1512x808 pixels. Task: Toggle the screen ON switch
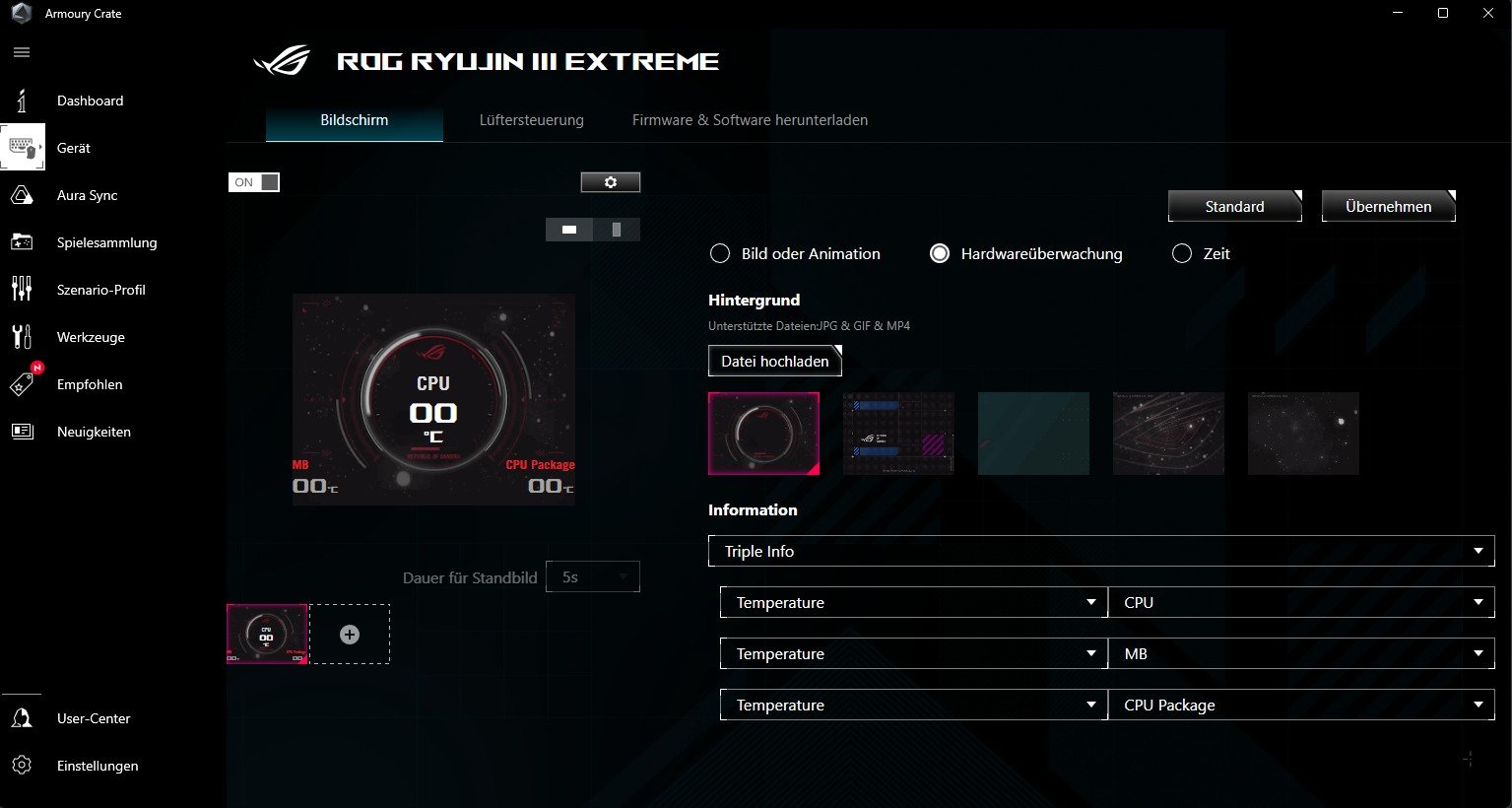click(x=254, y=182)
